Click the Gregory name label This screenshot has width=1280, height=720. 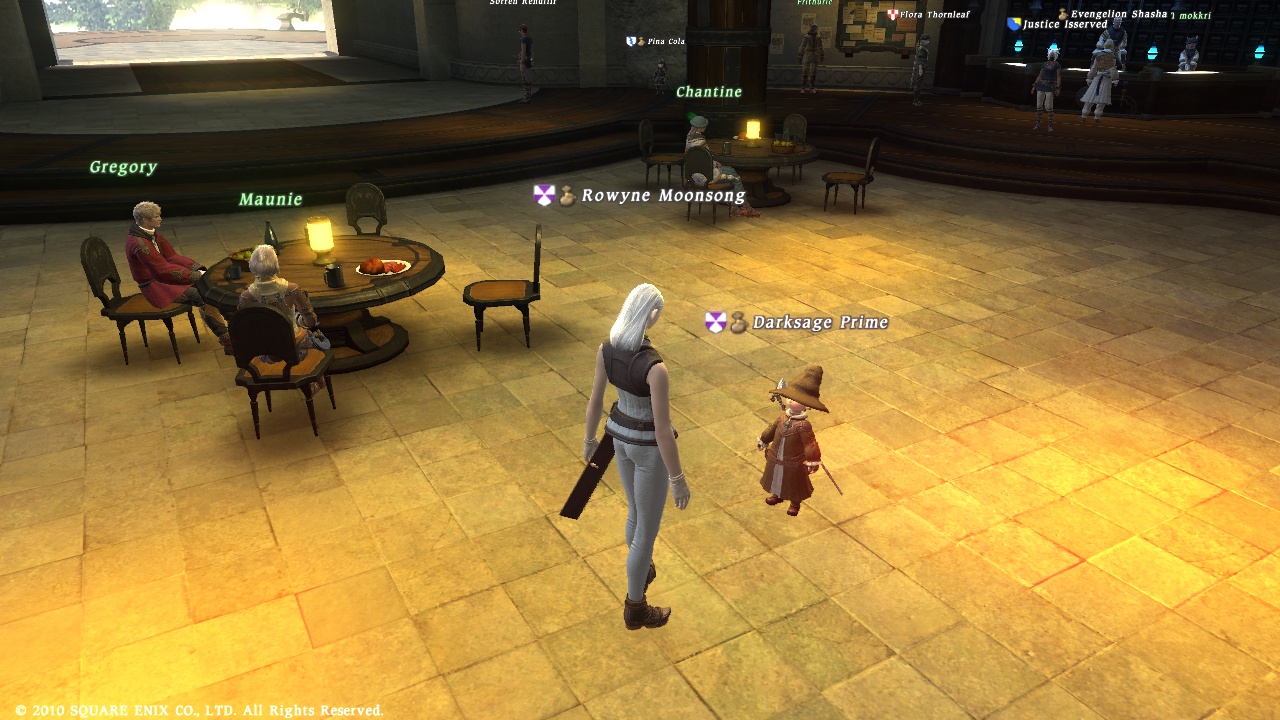[x=123, y=167]
